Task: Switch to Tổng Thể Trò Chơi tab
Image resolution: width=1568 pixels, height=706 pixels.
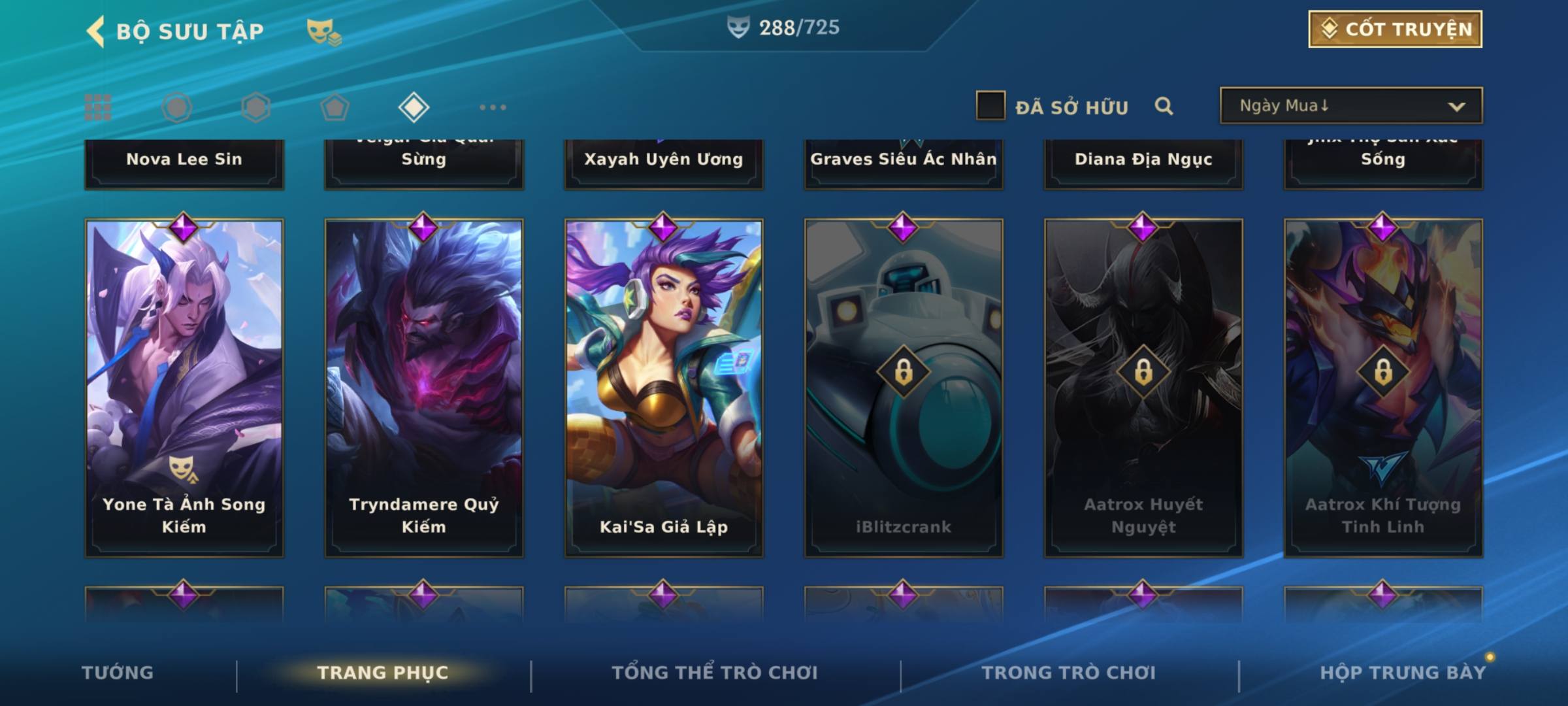Action: (x=715, y=673)
